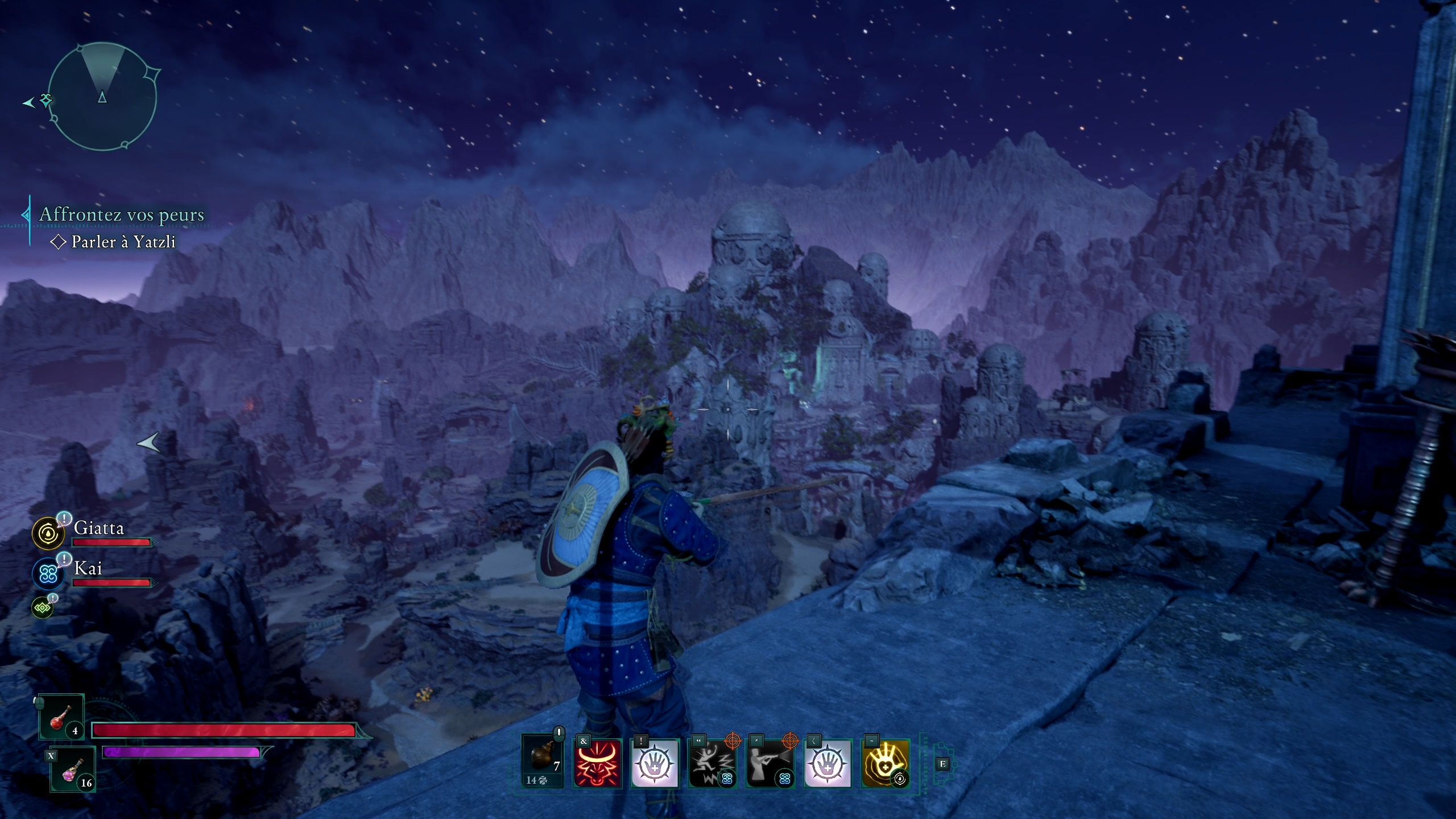Activate Giatta's golden healing hand ability
Viewport: 1456px width, 819px height.
coord(885,763)
